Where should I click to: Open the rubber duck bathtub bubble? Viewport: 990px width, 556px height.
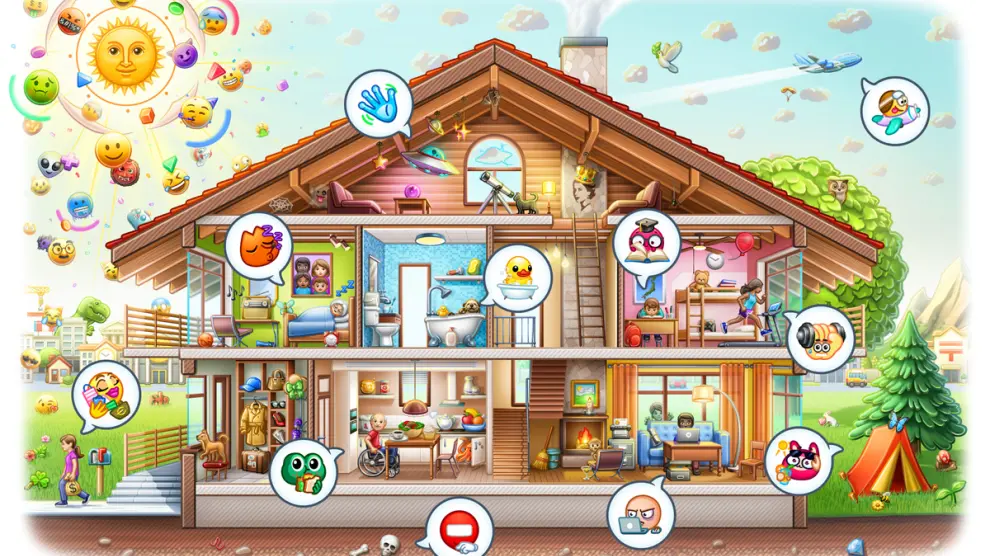point(518,276)
